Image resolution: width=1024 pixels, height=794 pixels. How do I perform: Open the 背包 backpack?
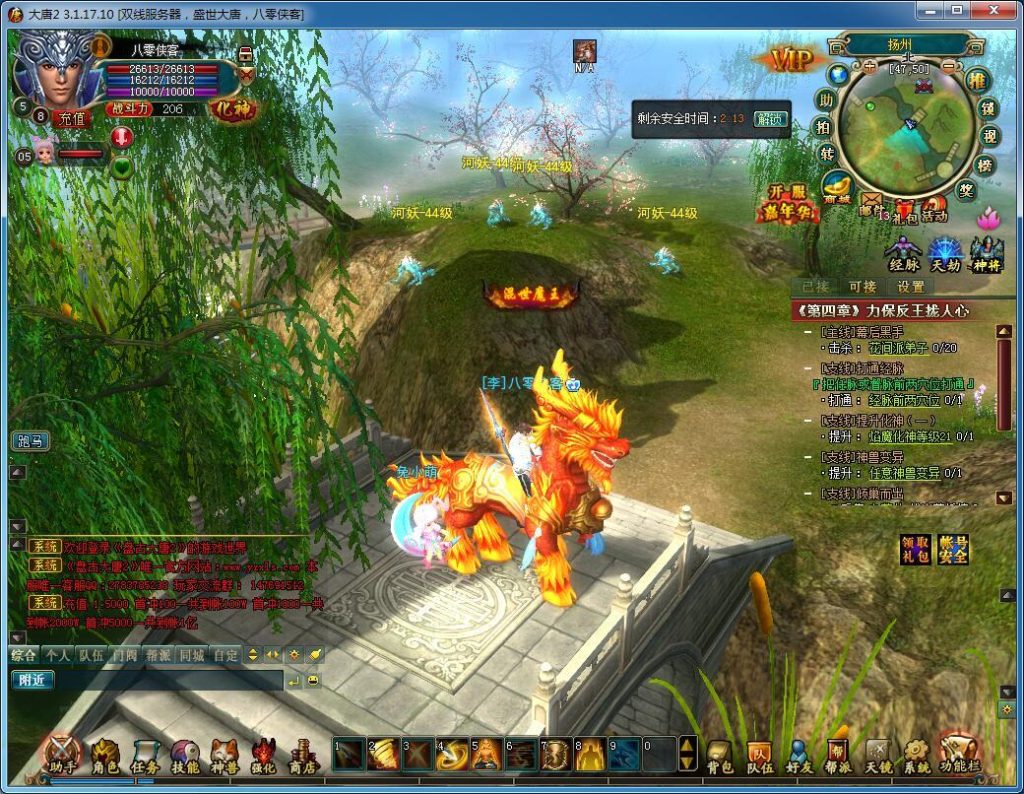(x=720, y=757)
